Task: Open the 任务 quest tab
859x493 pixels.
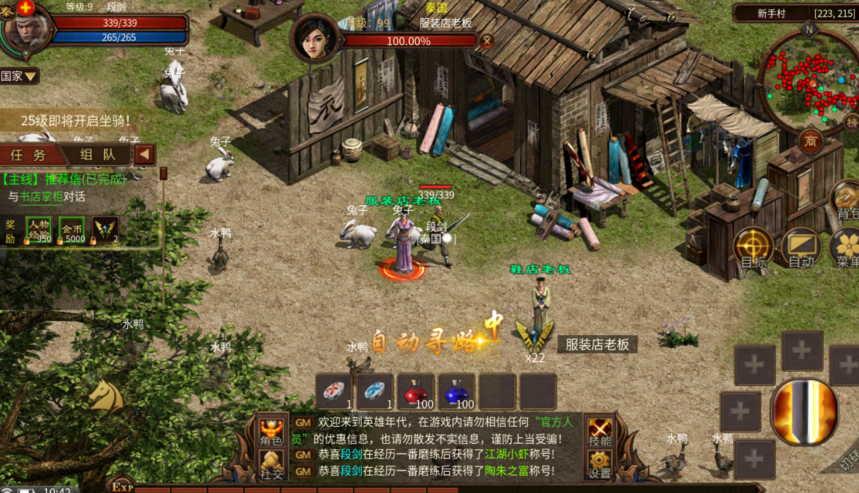Action: click(x=30, y=155)
